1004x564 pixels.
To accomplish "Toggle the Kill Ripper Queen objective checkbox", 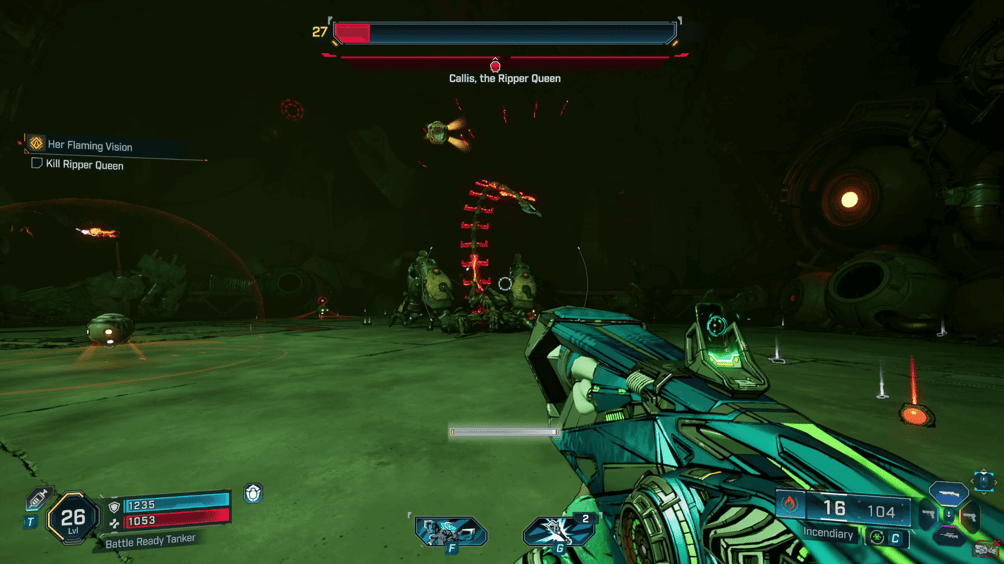I will pyautogui.click(x=37, y=164).
